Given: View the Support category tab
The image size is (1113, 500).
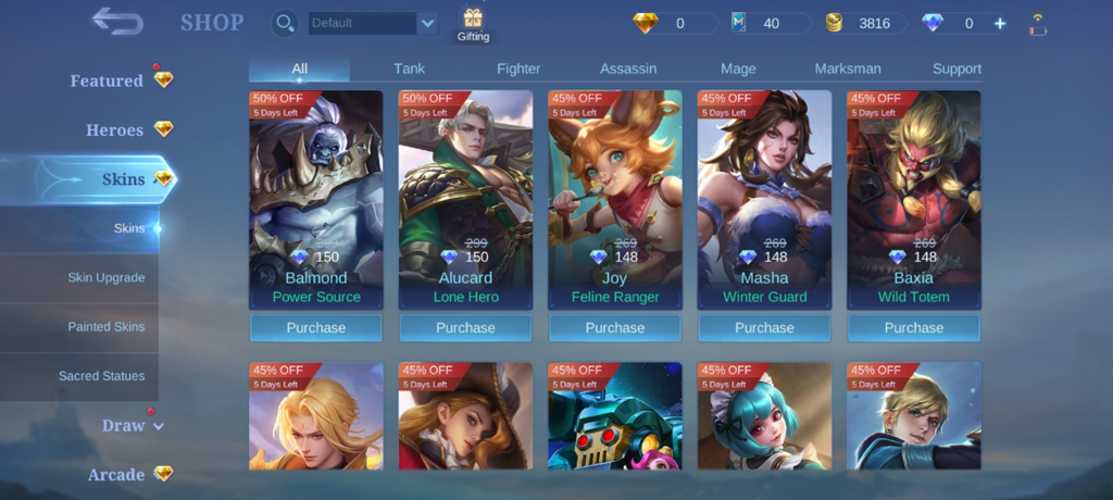Looking at the screenshot, I should click(956, 69).
